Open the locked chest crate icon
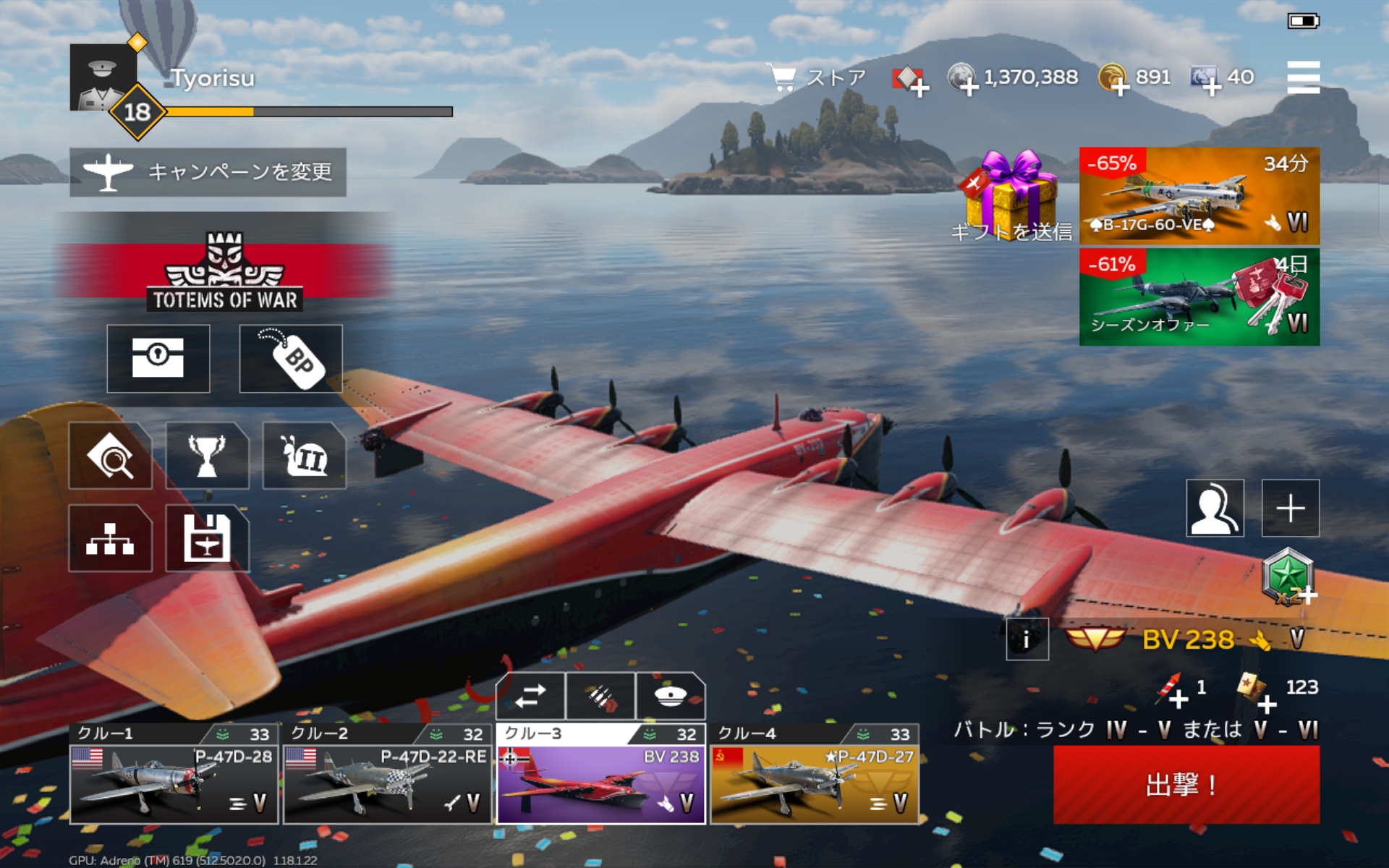The image size is (1389, 868). pyautogui.click(x=158, y=359)
